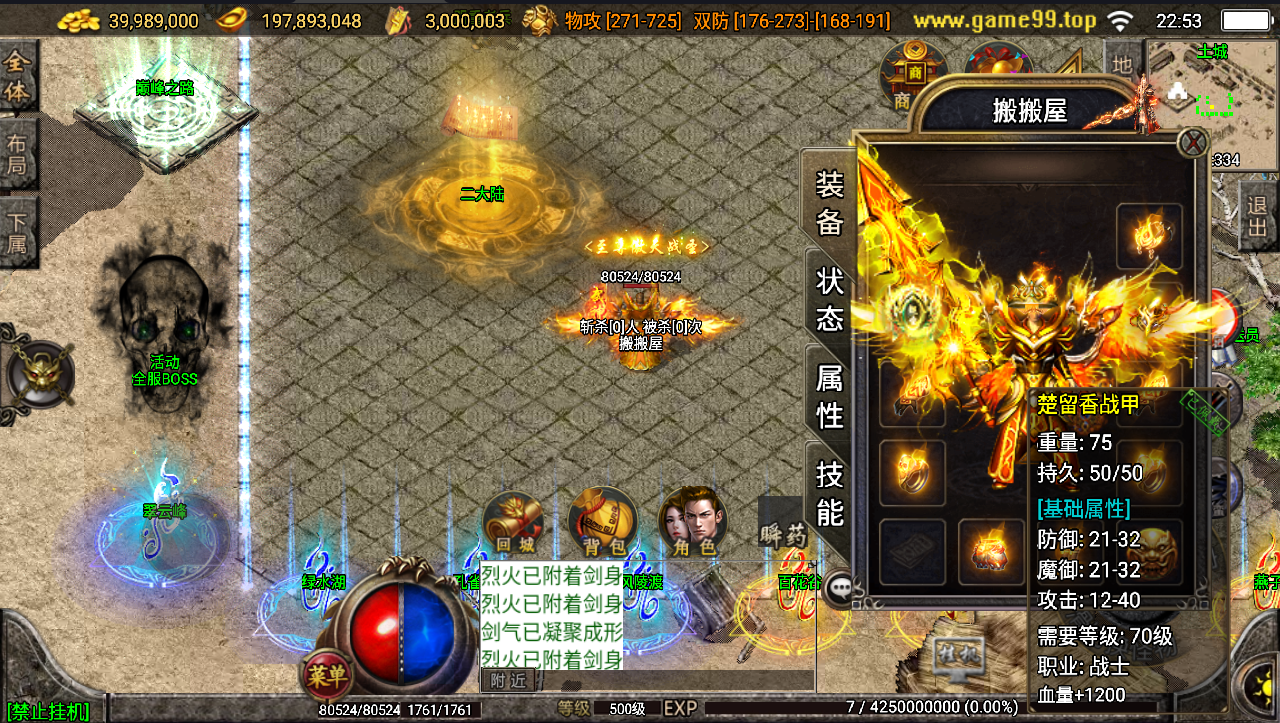Open the 商 shop icon
This screenshot has width=1280, height=723.
point(913,73)
